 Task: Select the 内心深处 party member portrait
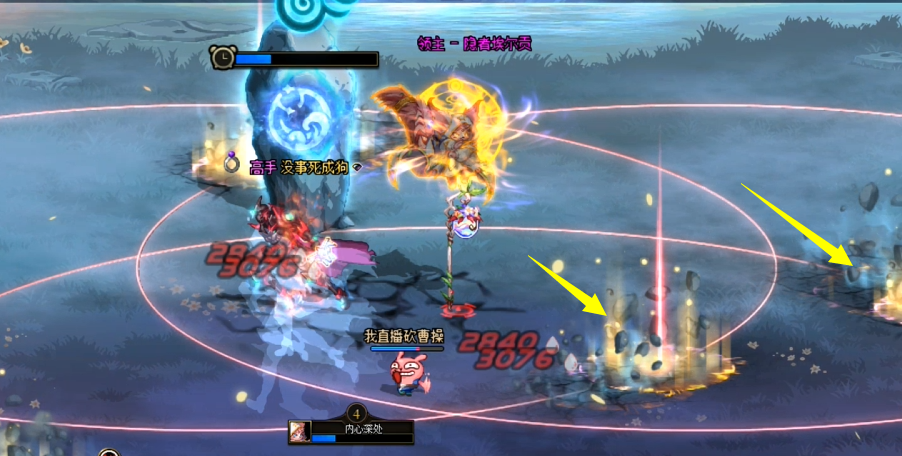tap(298, 432)
